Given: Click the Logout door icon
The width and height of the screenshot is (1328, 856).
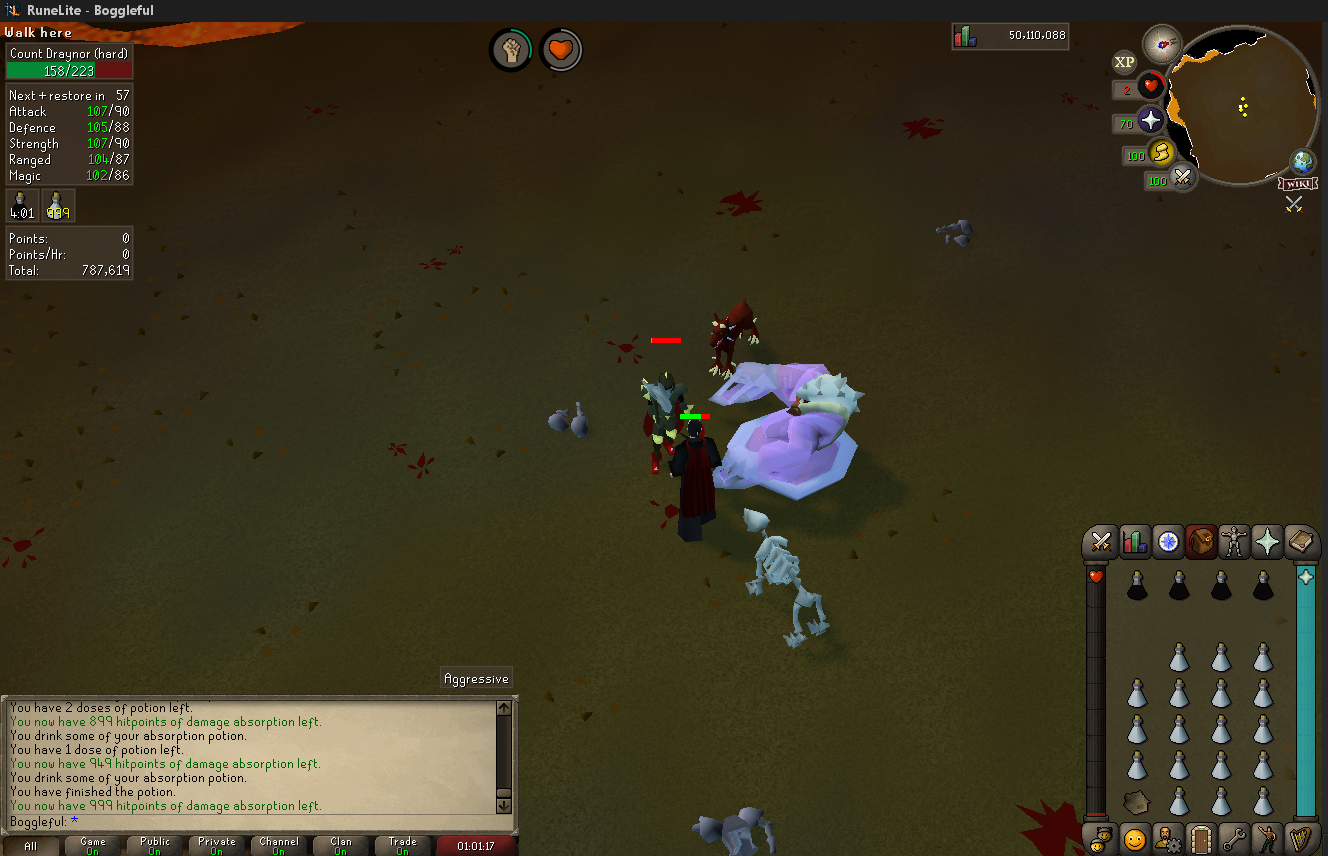Looking at the screenshot, I should pos(1201,839).
